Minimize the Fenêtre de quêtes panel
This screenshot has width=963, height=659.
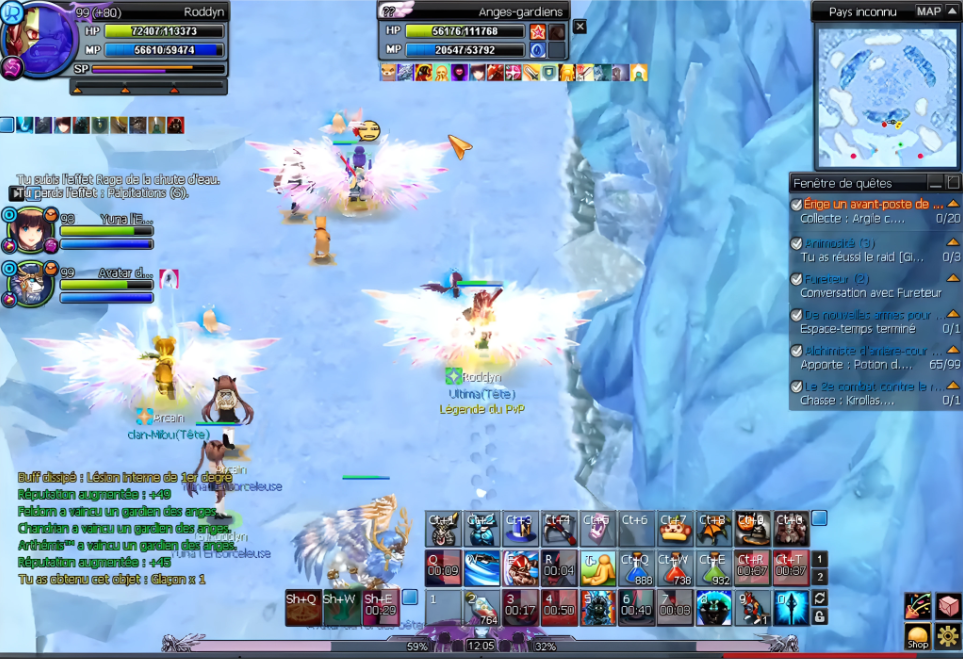(935, 183)
